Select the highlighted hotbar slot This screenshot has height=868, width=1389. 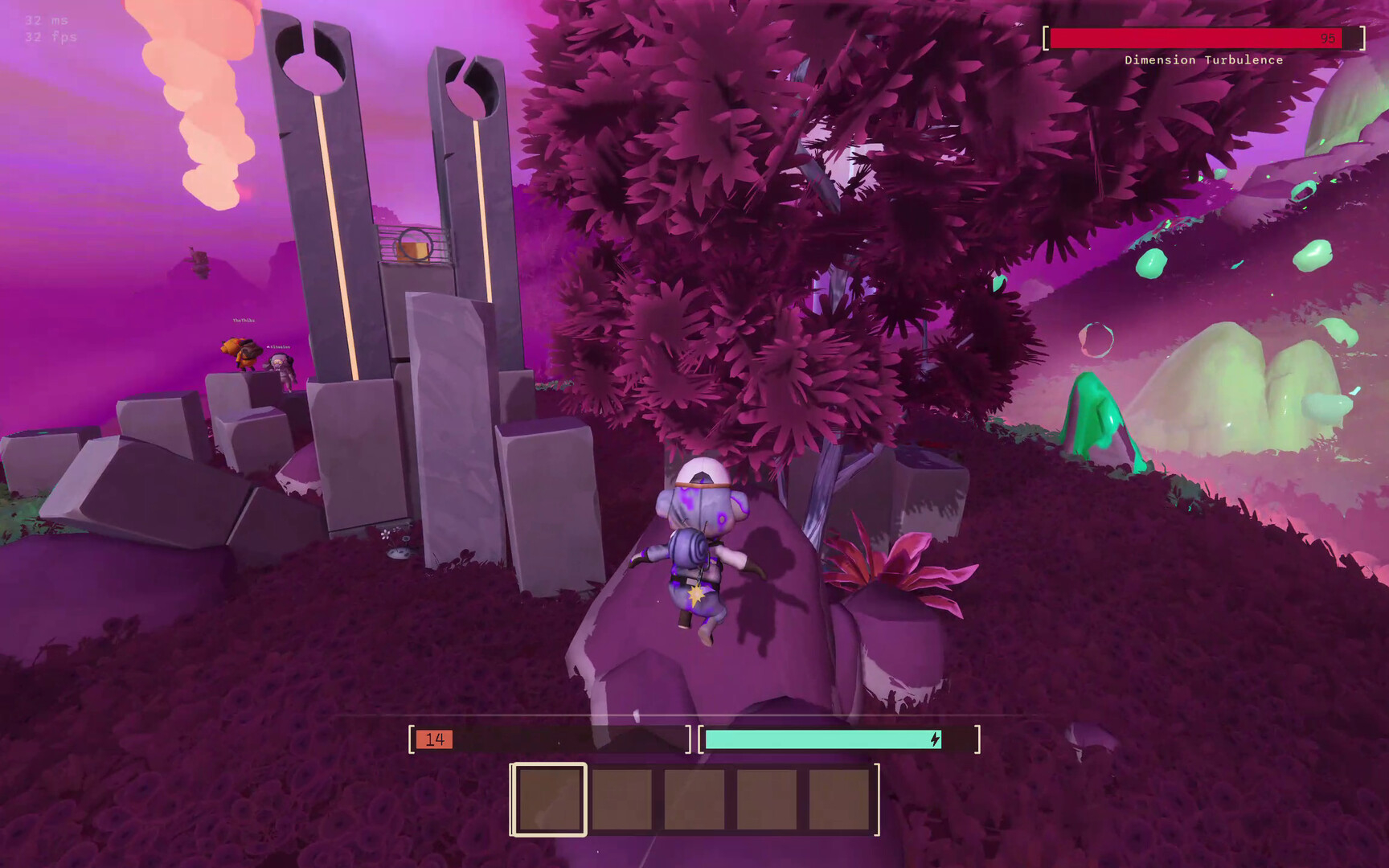tap(550, 799)
